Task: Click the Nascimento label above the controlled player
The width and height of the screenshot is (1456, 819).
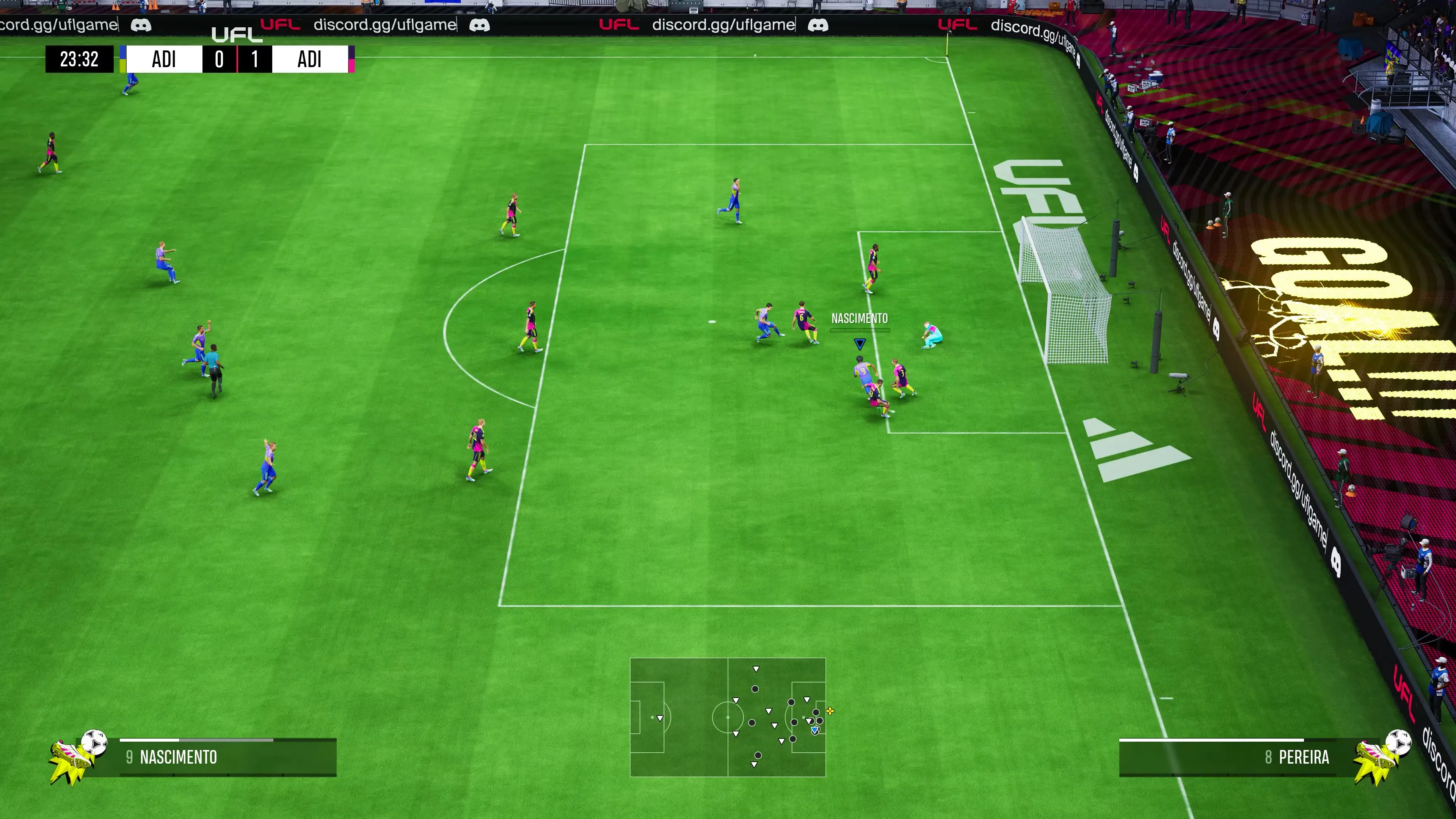Action: (859, 319)
